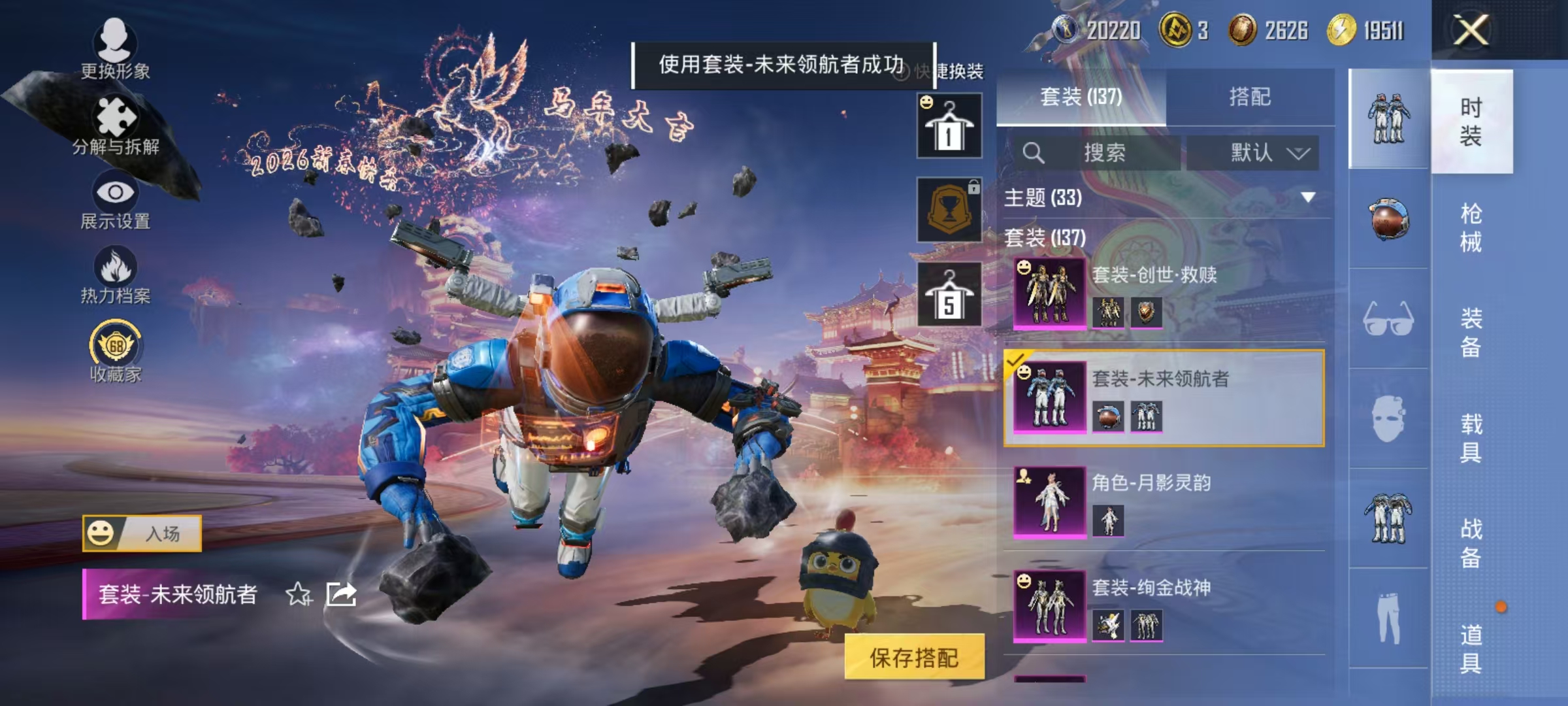The image size is (1568, 706).
Task: Switch to the 搭配 tab
Action: click(x=1251, y=96)
